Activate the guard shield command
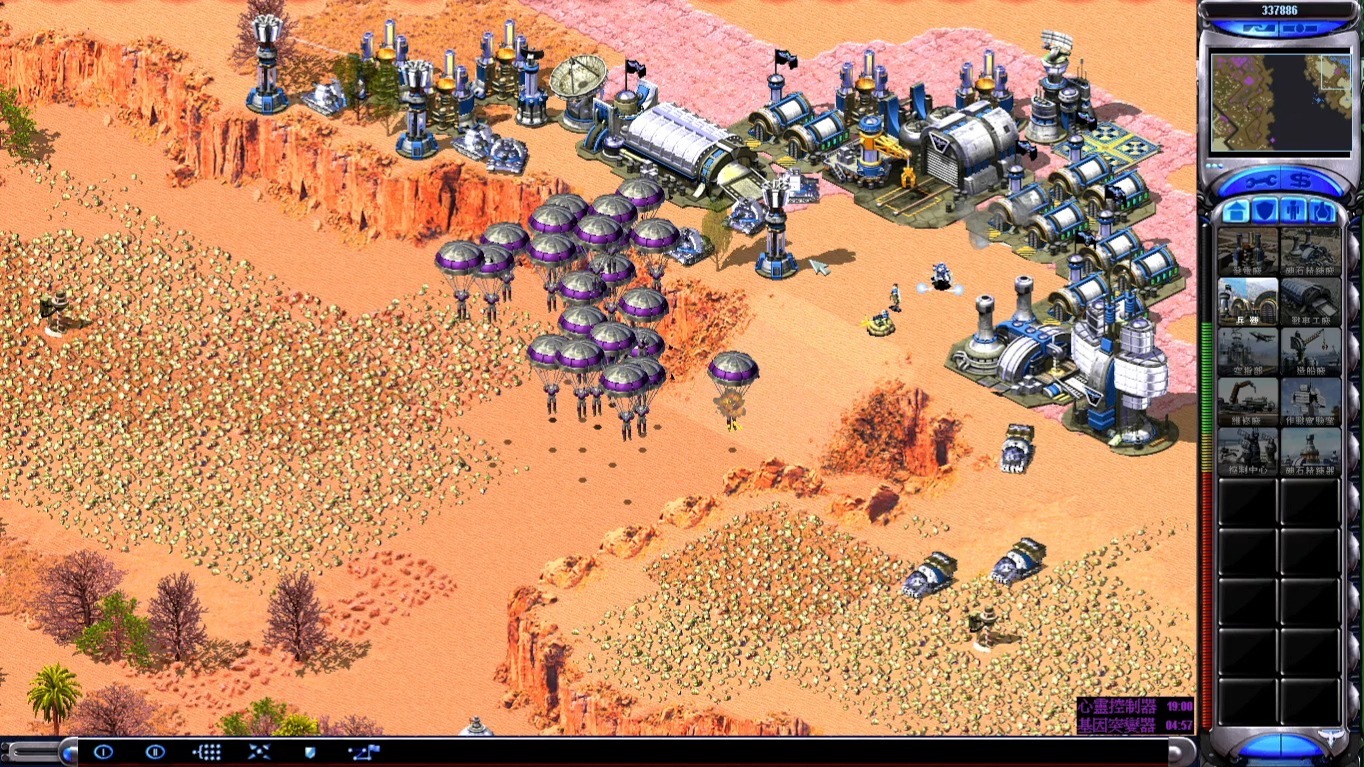The width and height of the screenshot is (1364, 767). 309,752
